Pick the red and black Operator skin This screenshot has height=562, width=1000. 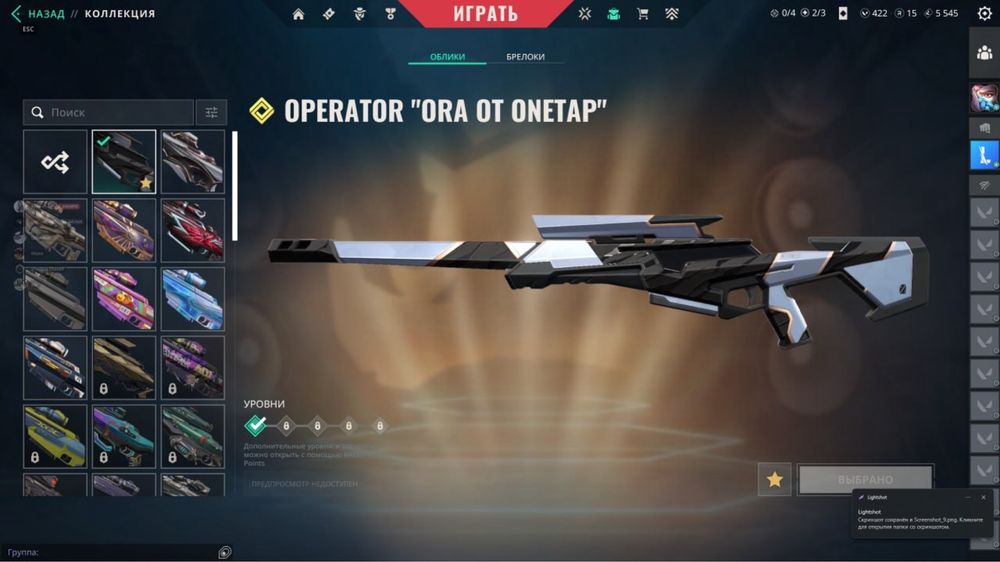pos(193,230)
